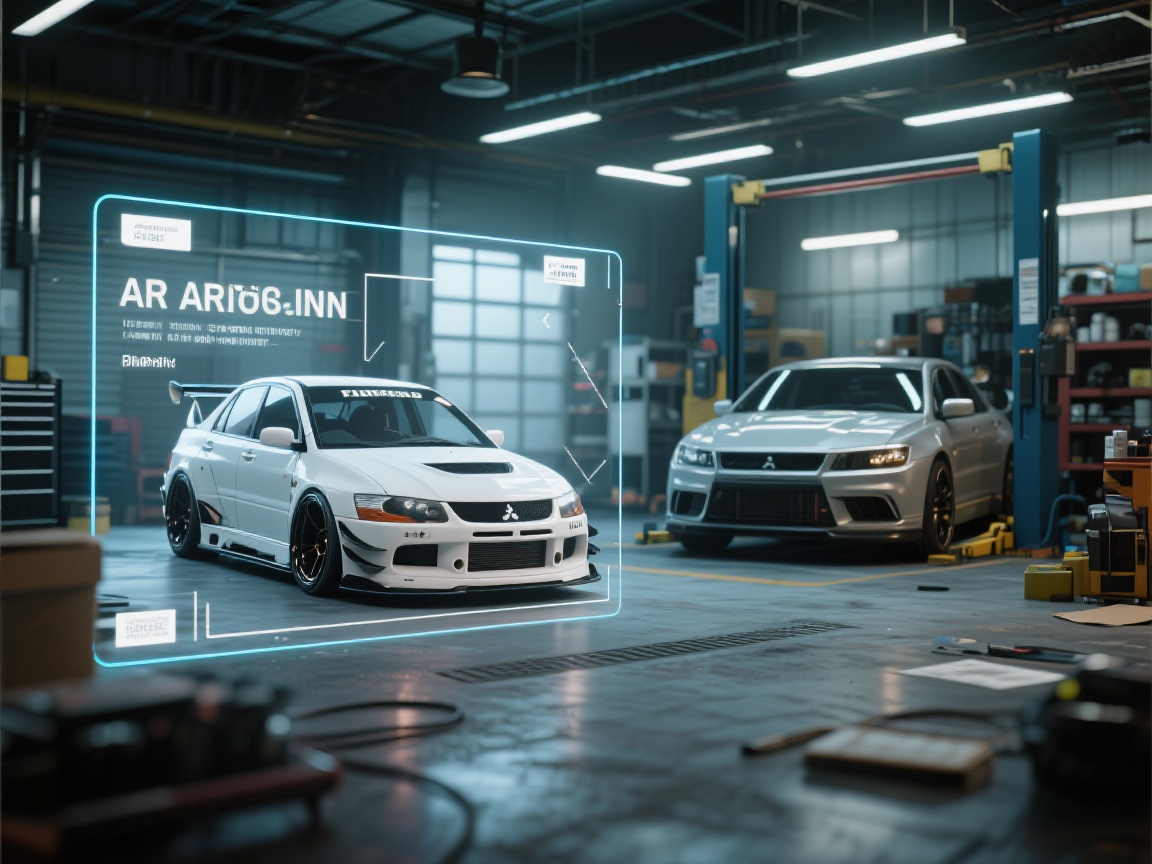
Task: Open the white tag below the car's rear wheel
Action: tap(145, 628)
